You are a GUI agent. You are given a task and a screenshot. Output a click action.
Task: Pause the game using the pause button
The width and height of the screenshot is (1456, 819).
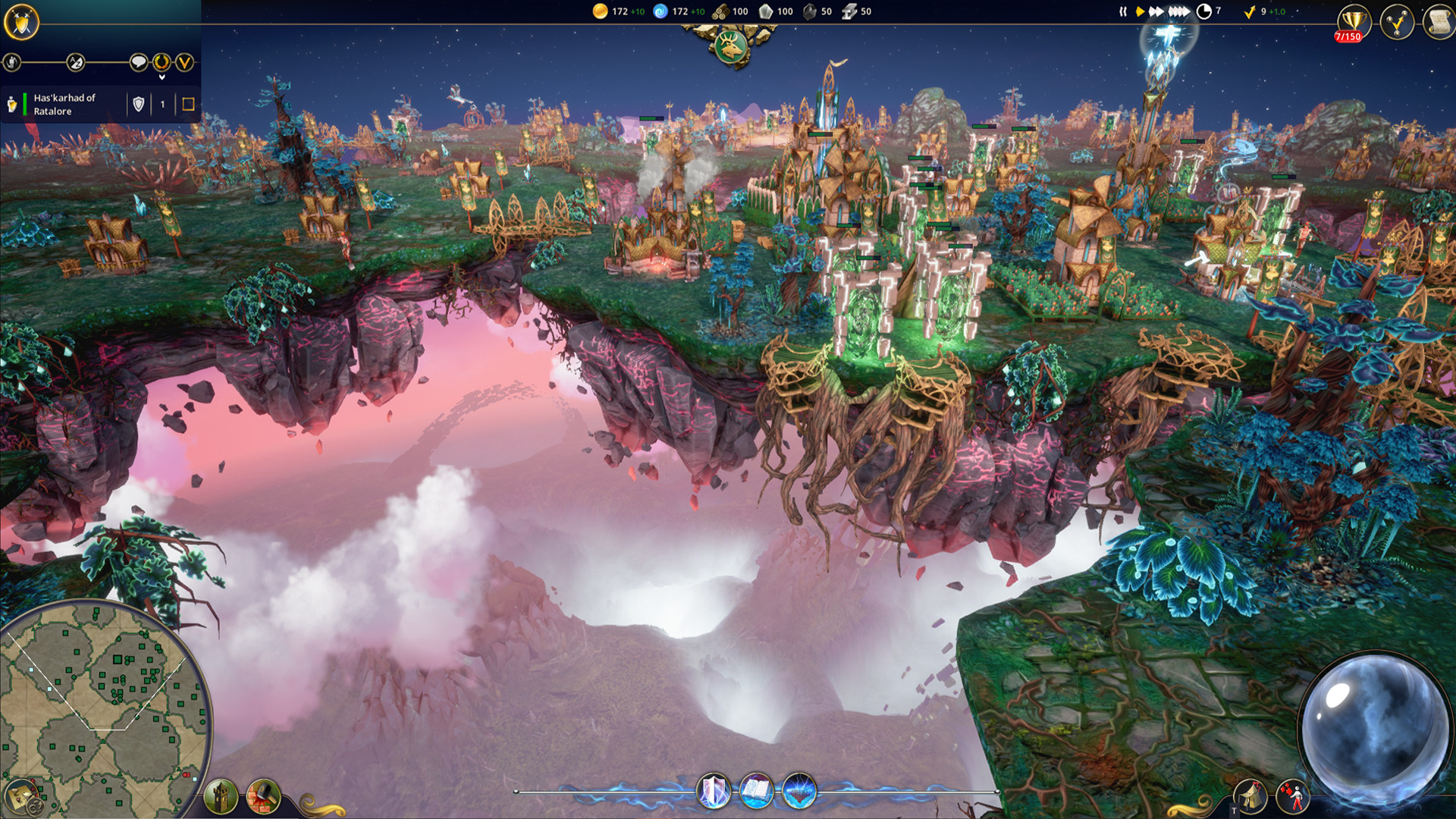[x=1123, y=11]
